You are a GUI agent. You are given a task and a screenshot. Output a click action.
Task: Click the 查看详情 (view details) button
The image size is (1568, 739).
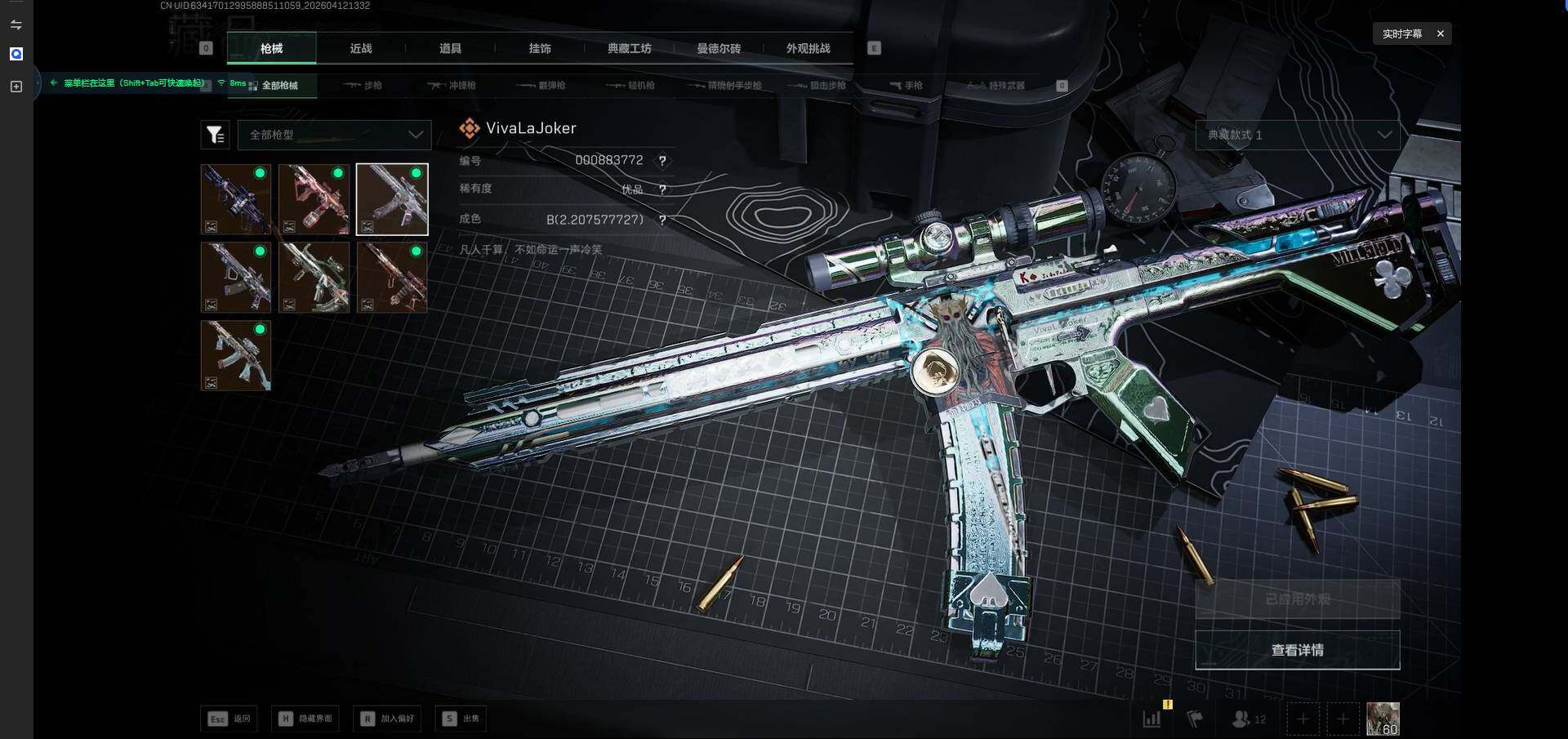click(x=1297, y=650)
